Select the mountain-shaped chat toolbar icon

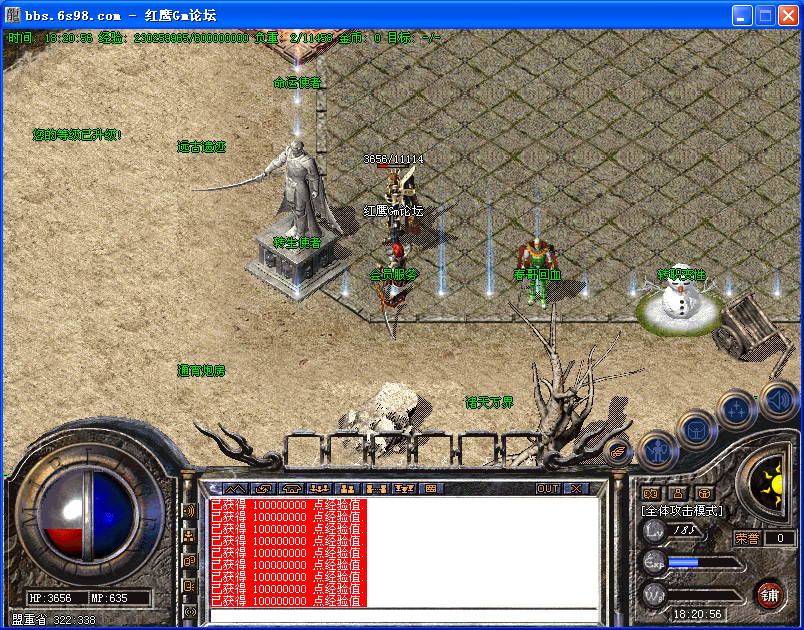pyautogui.click(x=235, y=488)
